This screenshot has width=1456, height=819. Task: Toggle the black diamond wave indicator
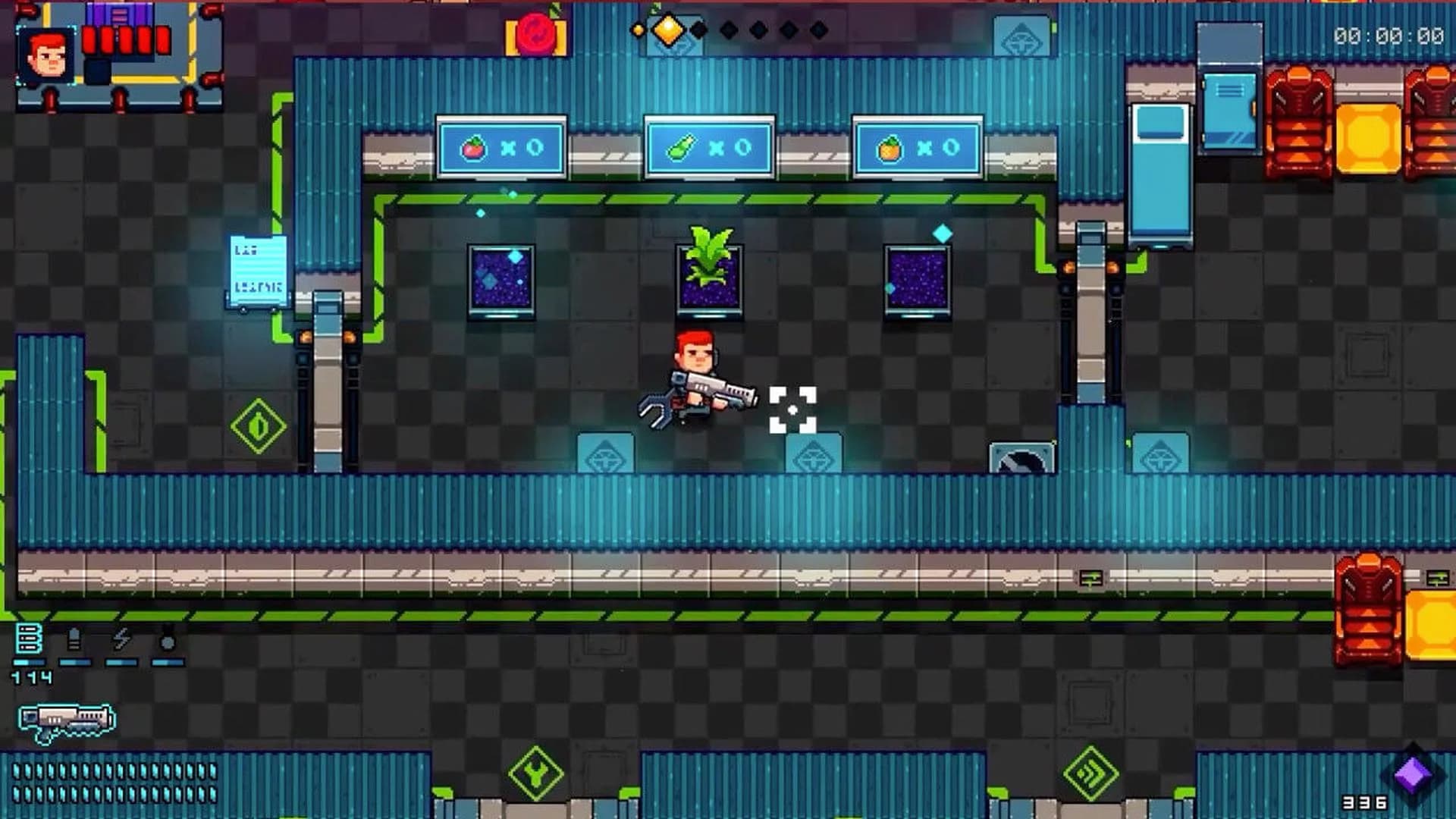coord(698,29)
